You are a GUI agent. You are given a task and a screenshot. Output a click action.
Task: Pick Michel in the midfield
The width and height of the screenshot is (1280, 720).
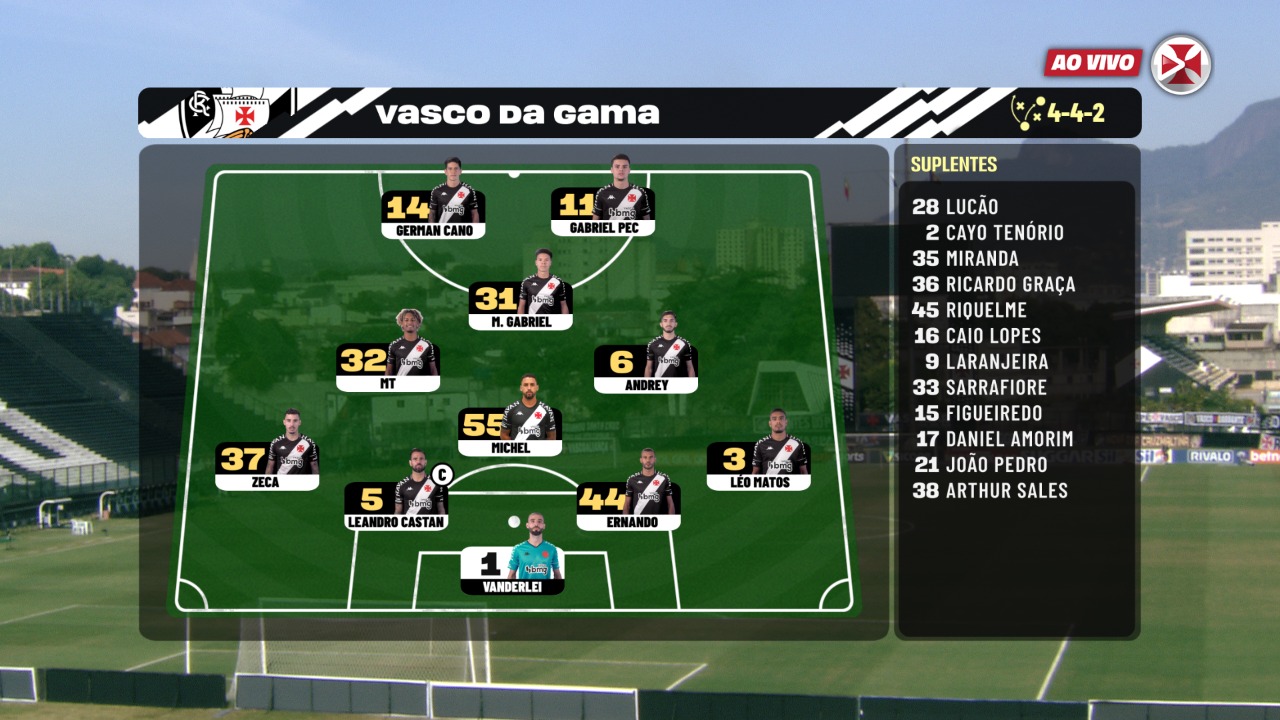point(510,429)
